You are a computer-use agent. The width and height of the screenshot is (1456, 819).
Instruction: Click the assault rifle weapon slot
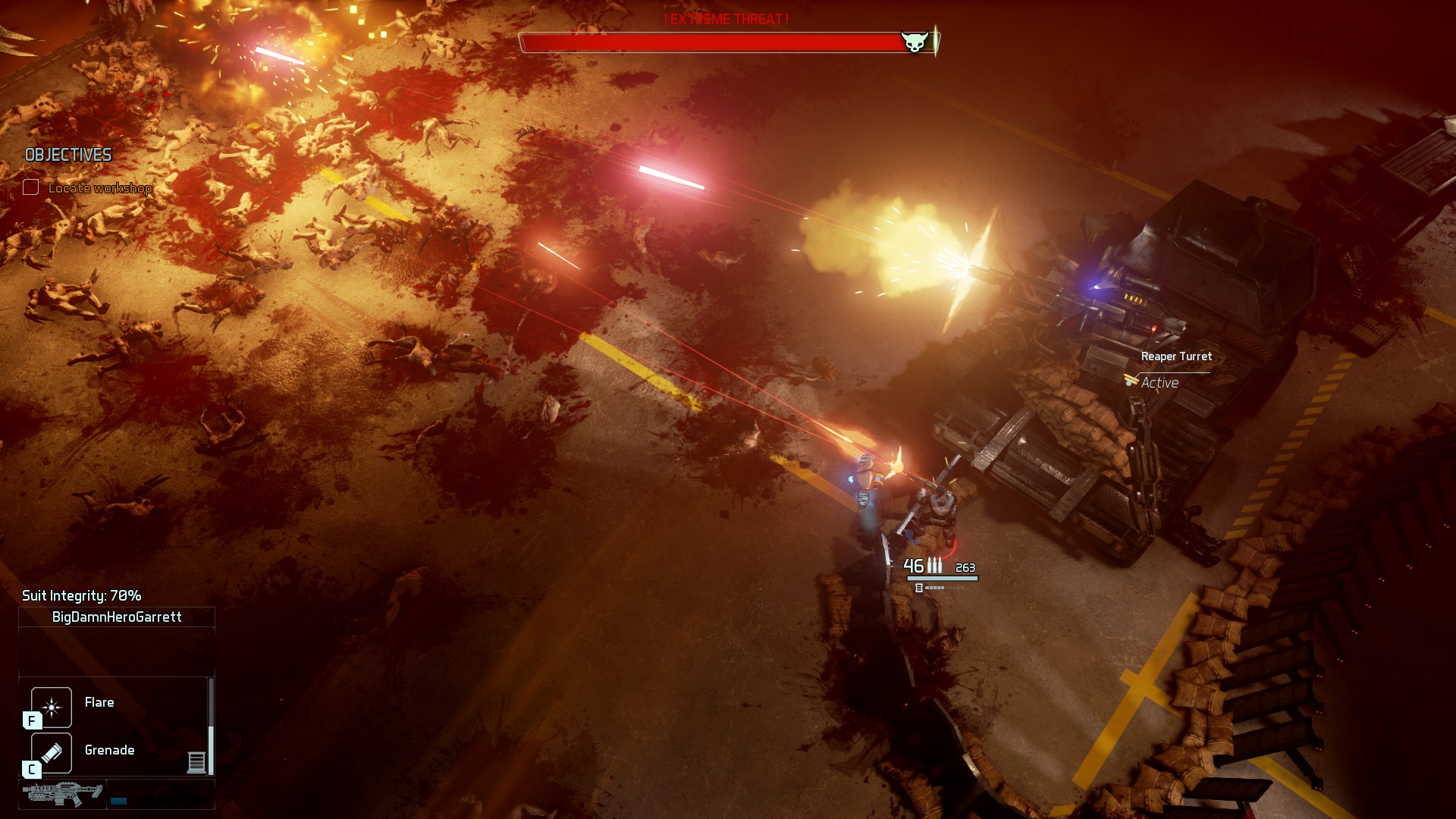[62, 794]
